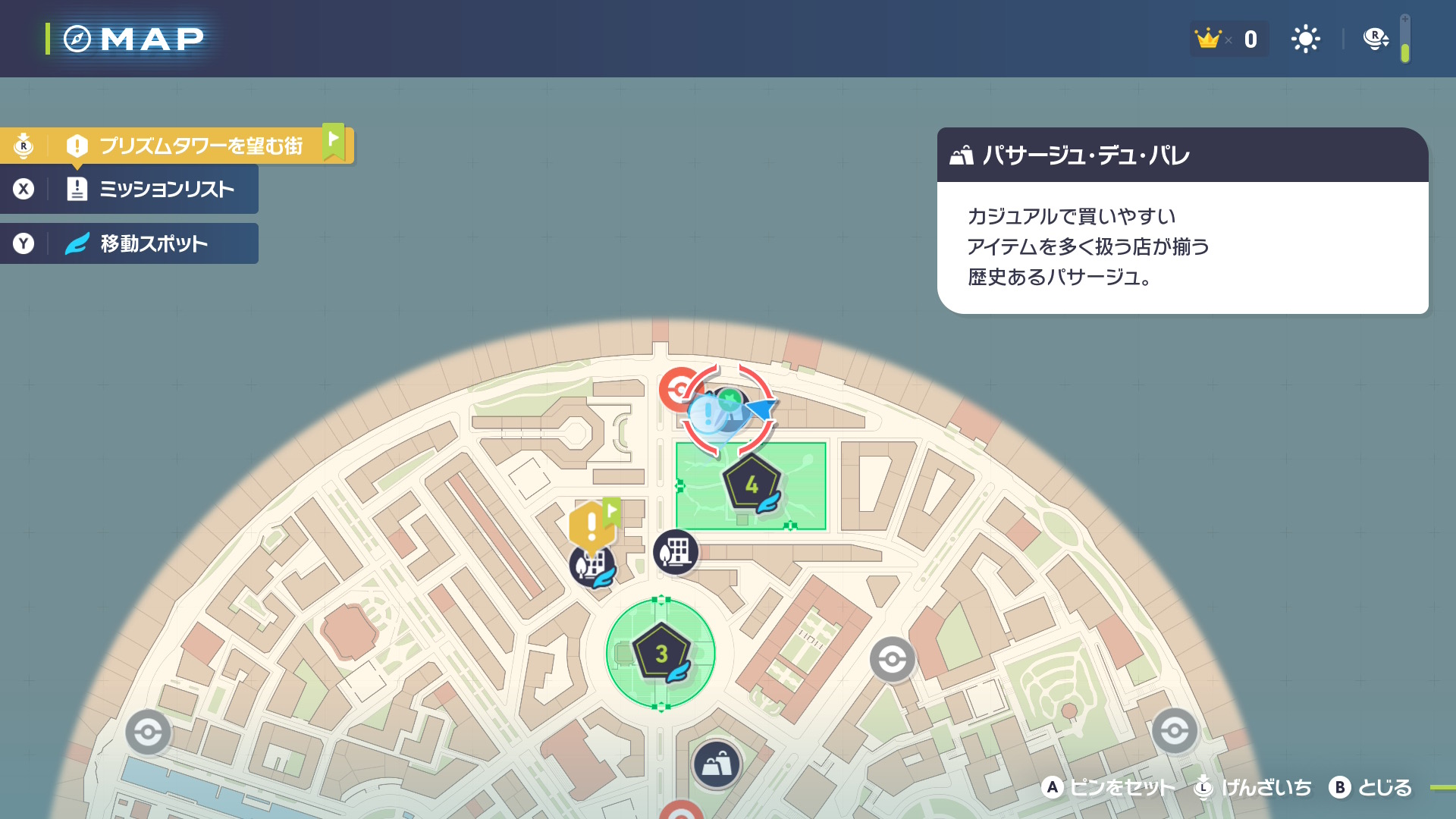
Task: Select the プリズムタワーを望む街 mission tracker
Action: [x=200, y=146]
